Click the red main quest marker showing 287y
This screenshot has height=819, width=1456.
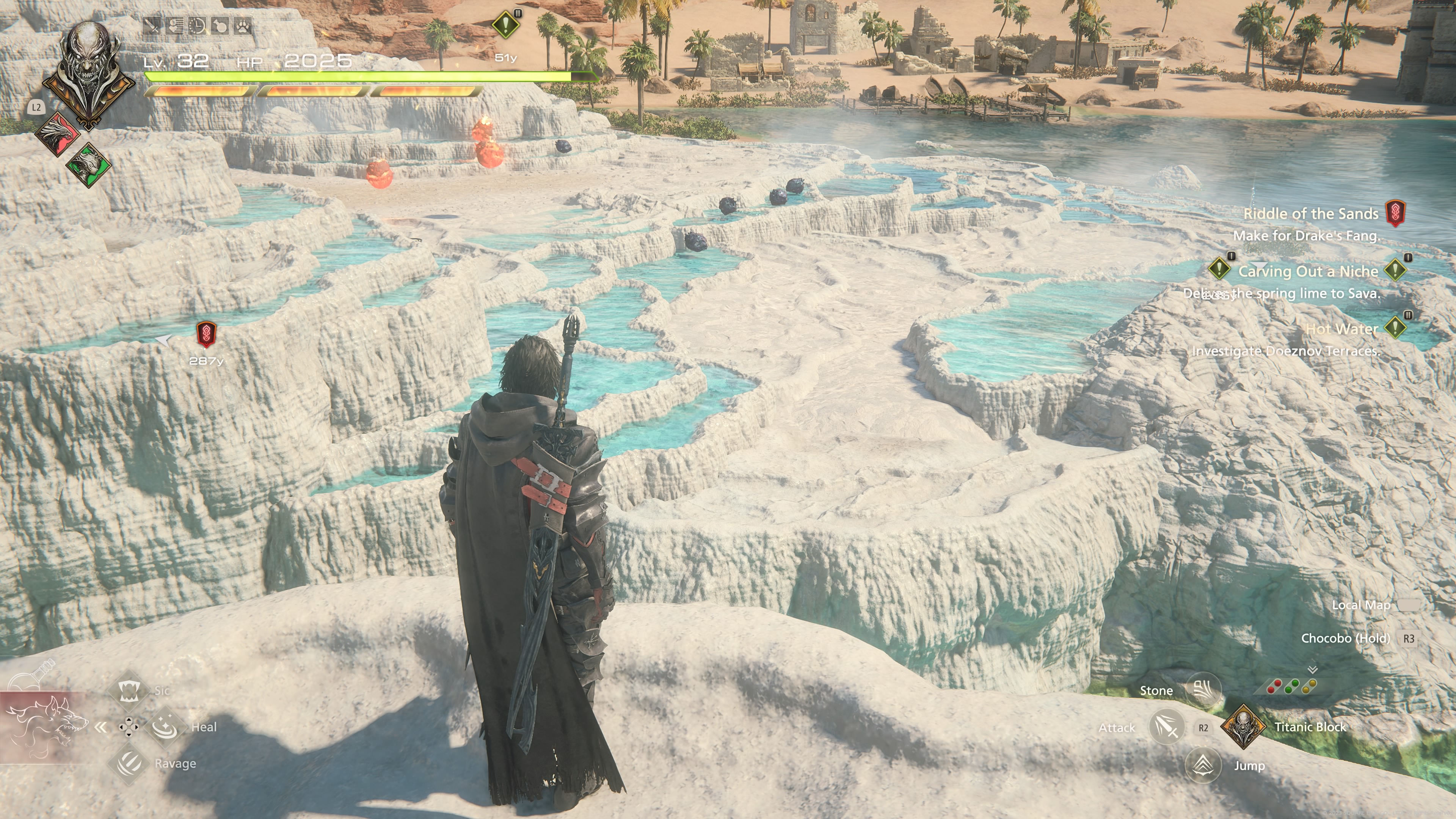click(x=206, y=334)
